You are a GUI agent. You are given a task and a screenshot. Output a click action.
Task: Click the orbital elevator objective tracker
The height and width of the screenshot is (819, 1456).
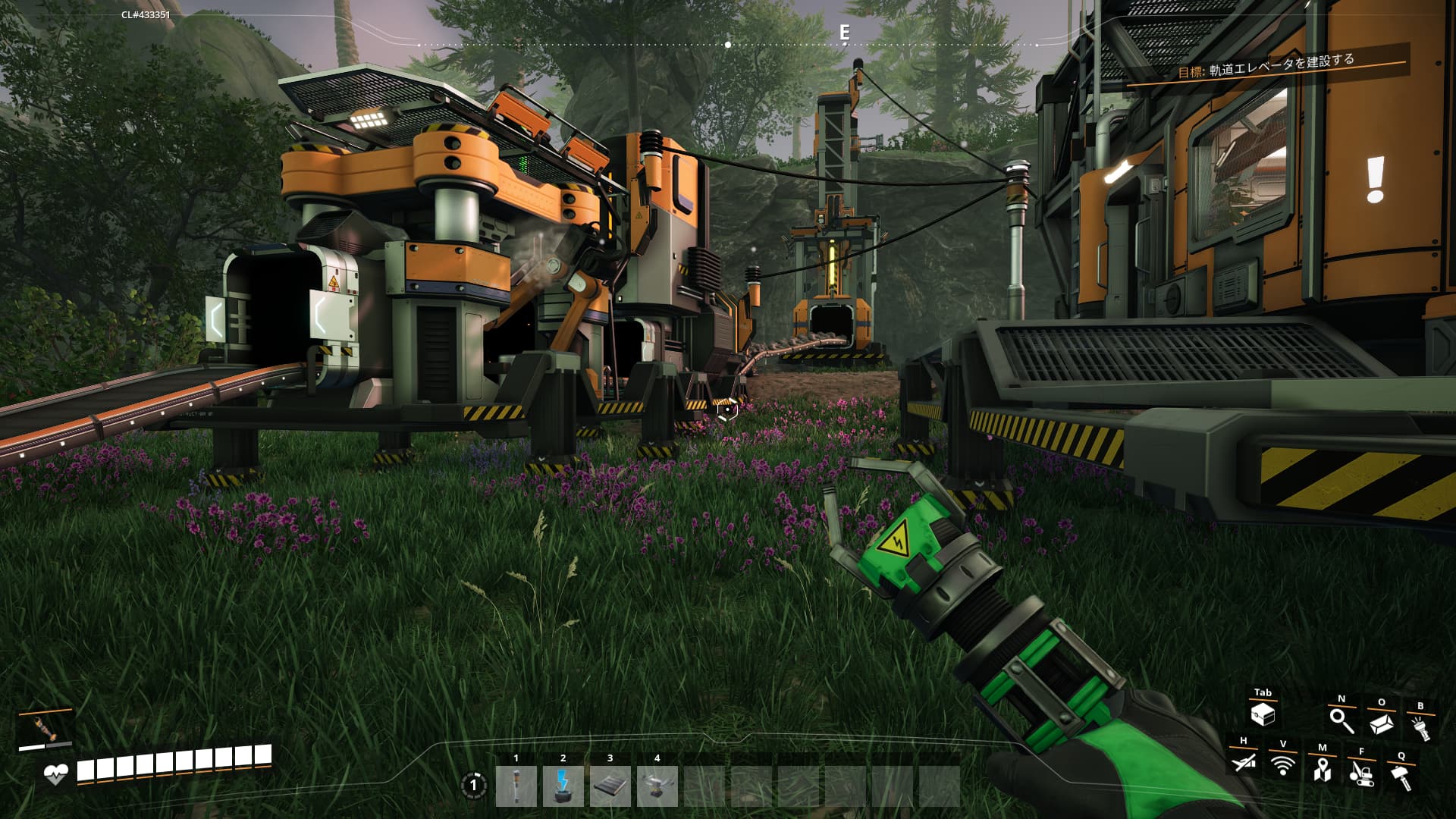point(1266,67)
